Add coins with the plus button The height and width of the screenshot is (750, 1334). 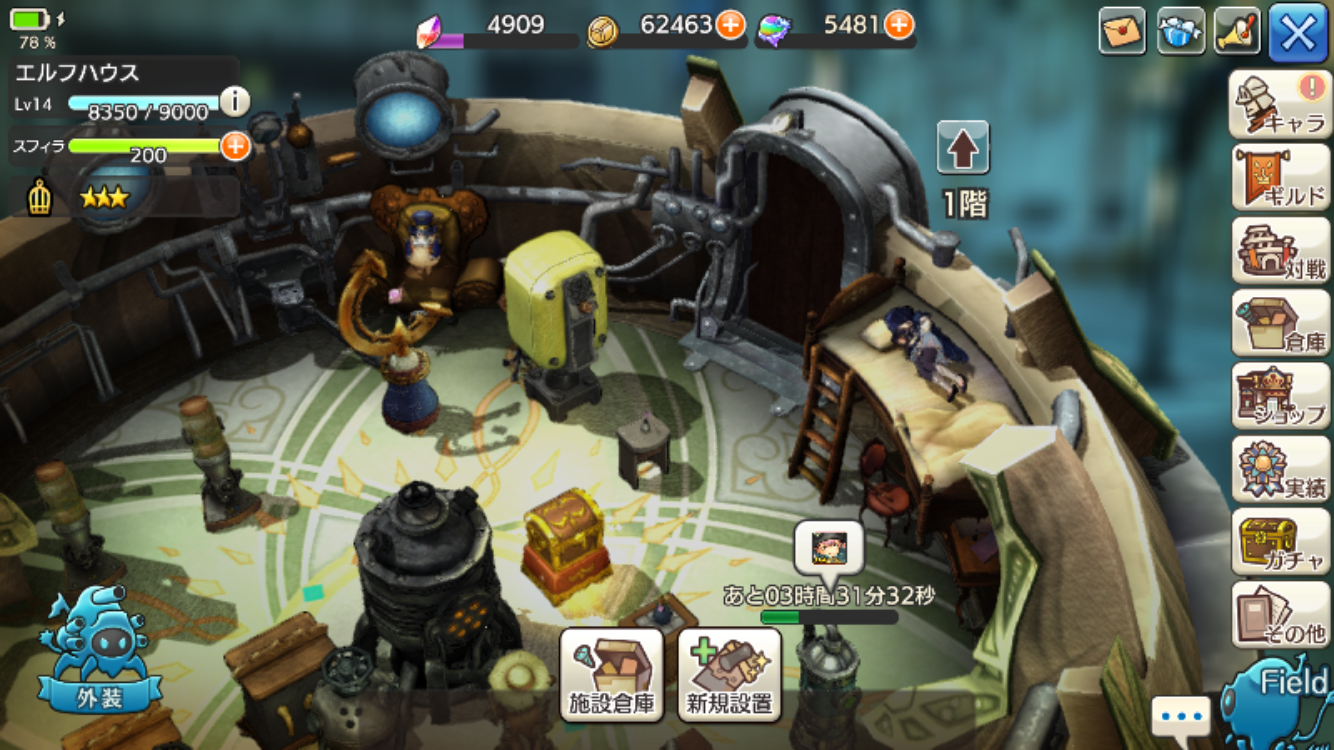(x=731, y=24)
